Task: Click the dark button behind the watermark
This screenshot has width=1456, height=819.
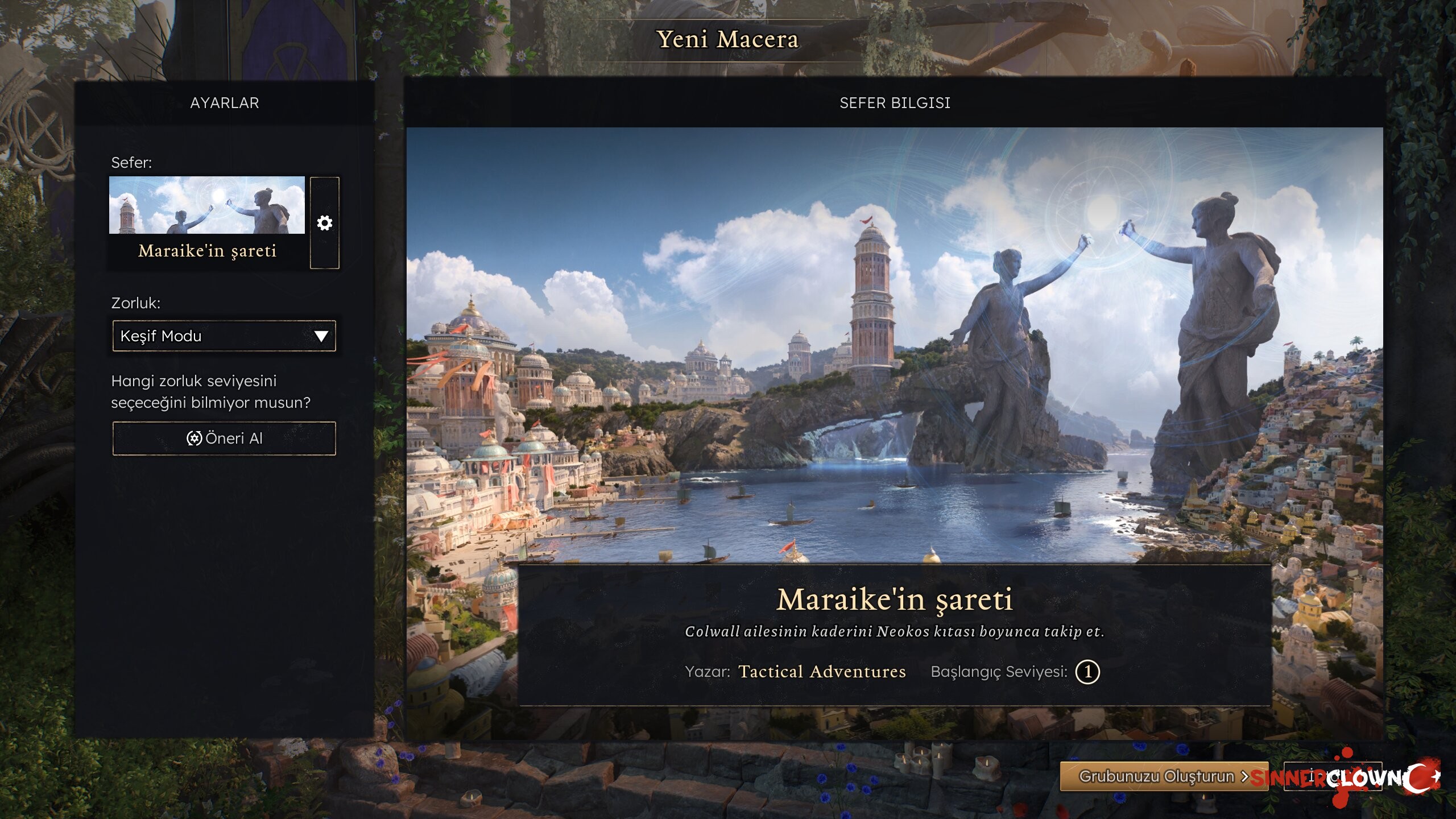Action: tap(1333, 776)
